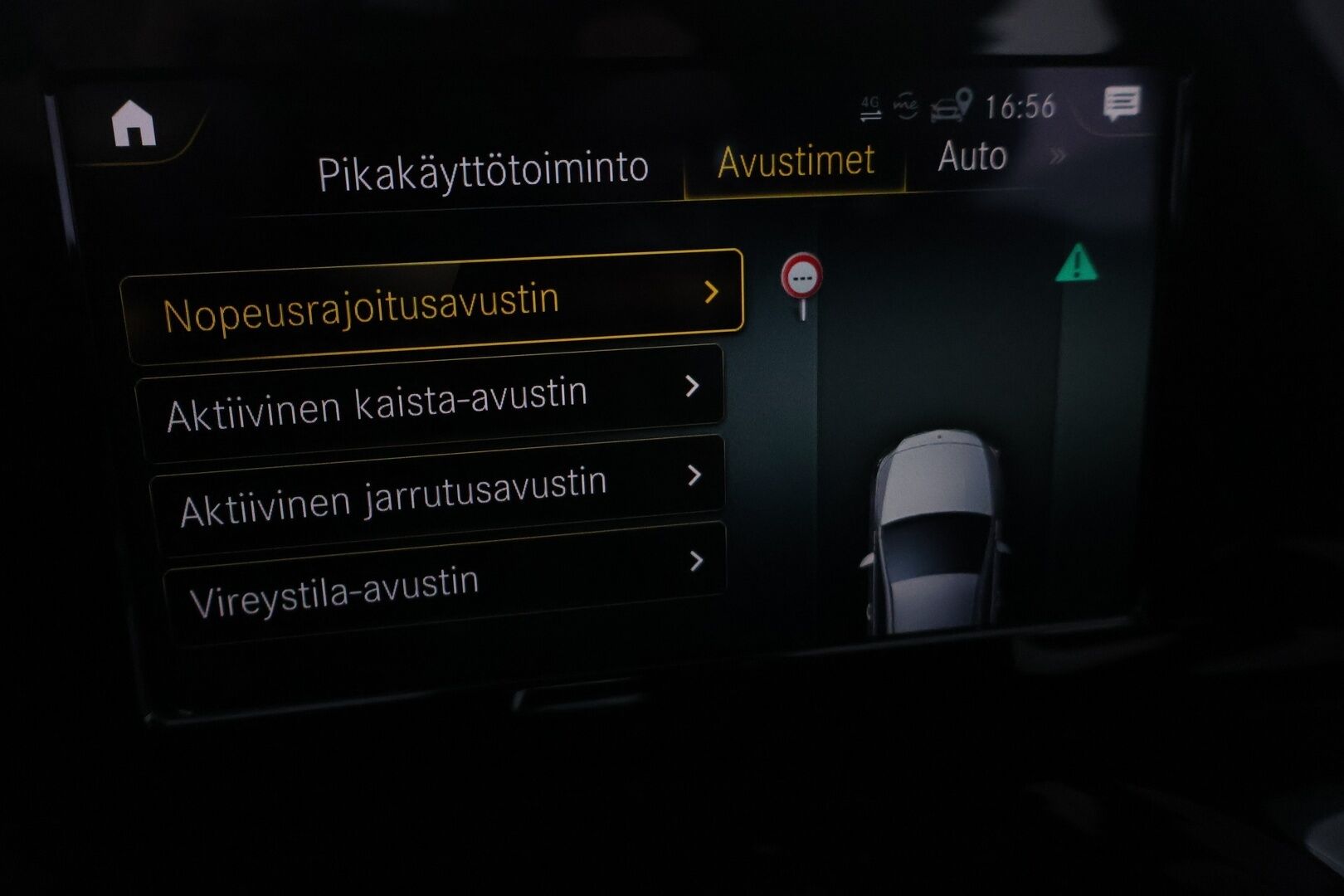Tap the green warning triangle indicator
Viewport: 1344px width, 896px height.
[x=1078, y=265]
